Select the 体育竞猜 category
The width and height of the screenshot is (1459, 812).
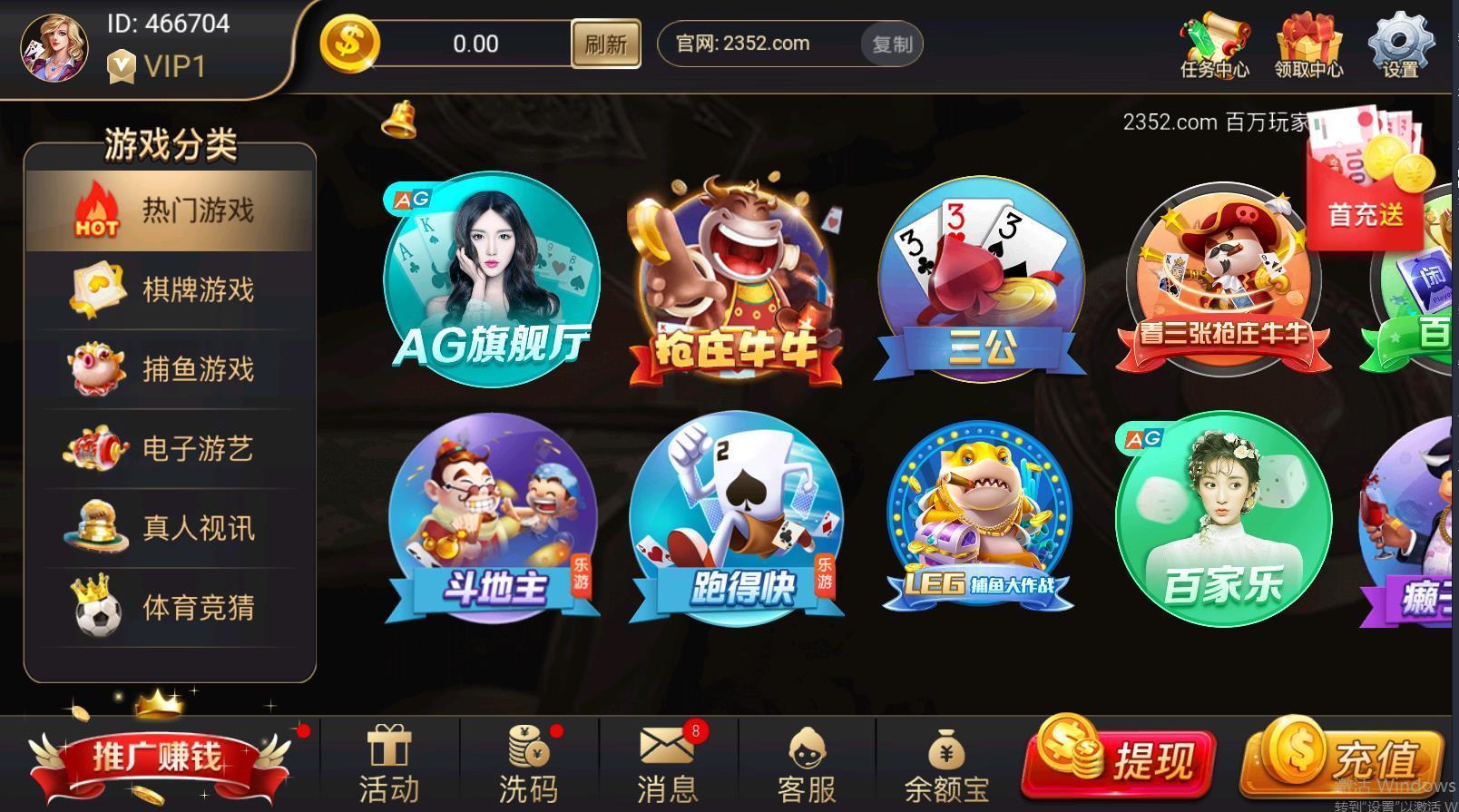pyautogui.click(x=170, y=608)
